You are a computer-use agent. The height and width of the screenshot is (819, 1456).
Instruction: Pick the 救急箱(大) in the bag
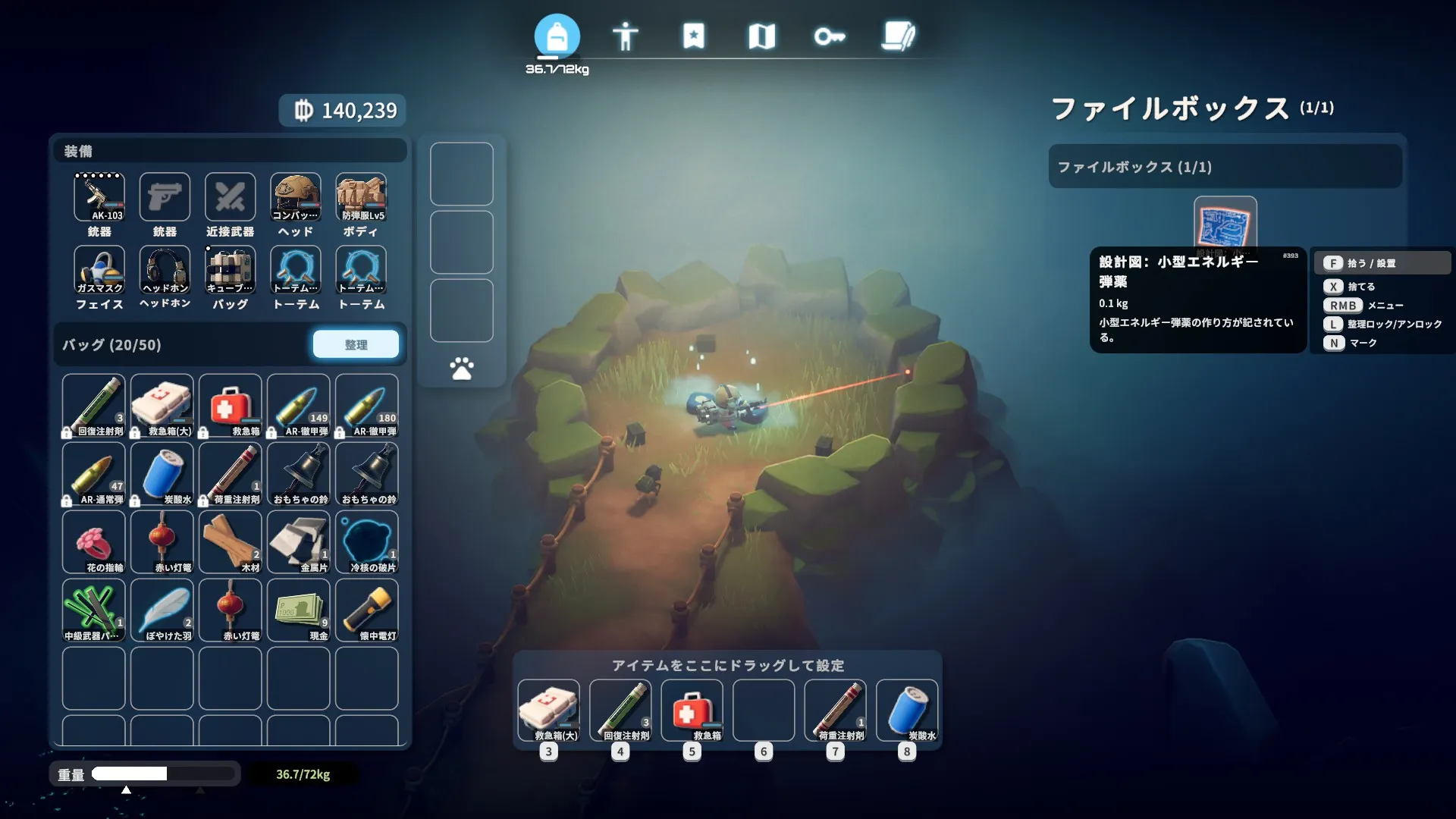click(x=162, y=406)
